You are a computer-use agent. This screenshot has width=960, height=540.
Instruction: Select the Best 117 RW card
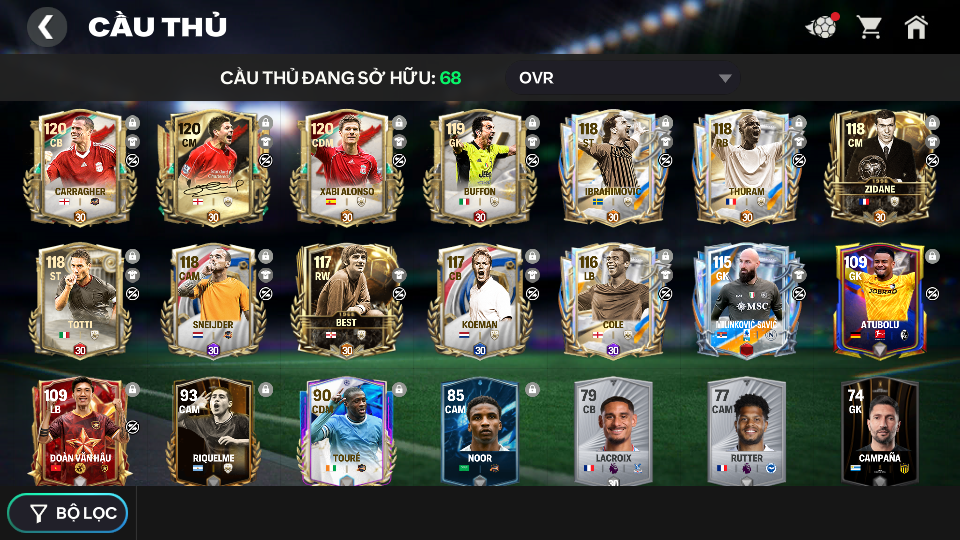[x=347, y=300]
